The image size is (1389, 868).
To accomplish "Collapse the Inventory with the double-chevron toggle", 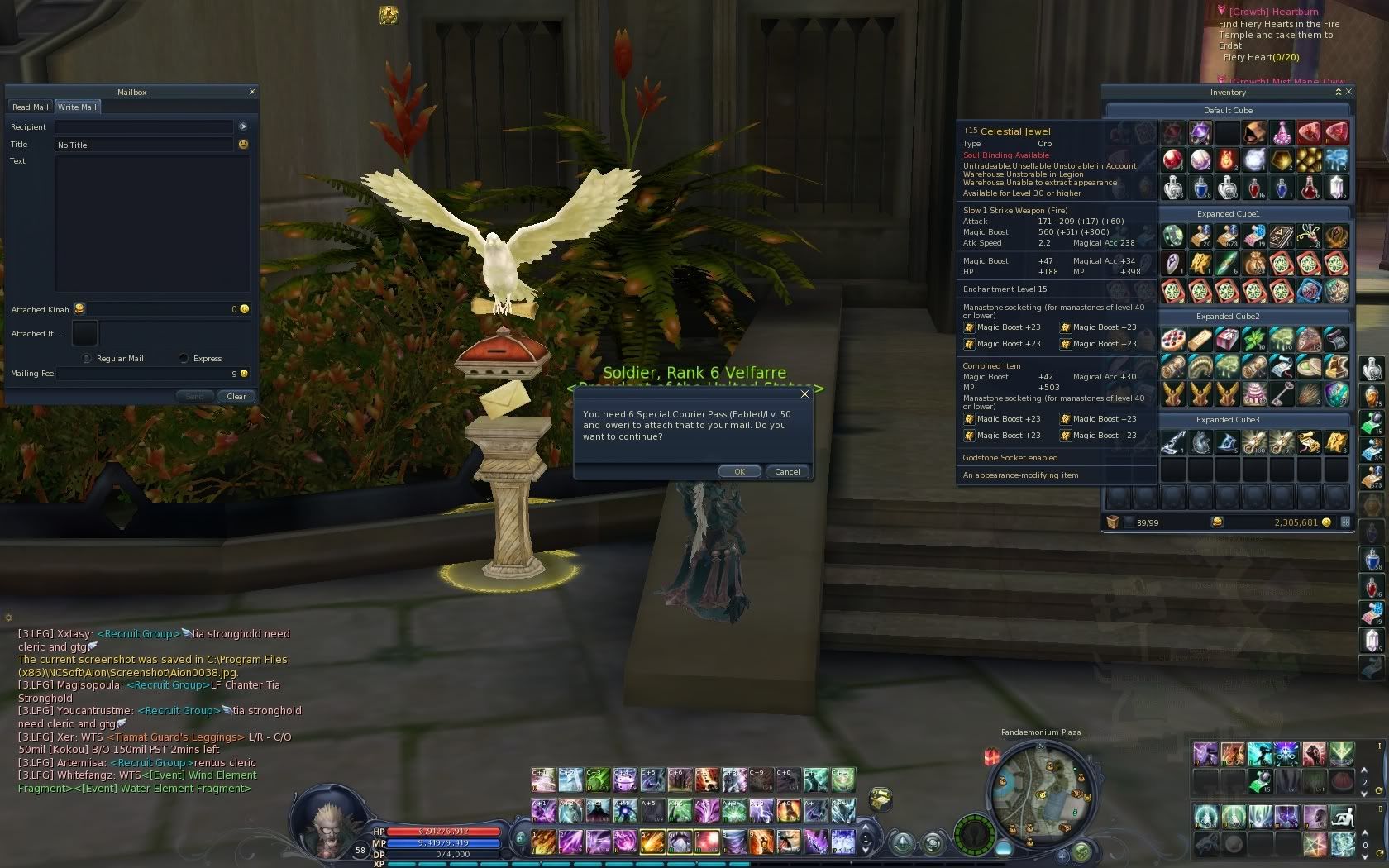I will [x=1338, y=92].
